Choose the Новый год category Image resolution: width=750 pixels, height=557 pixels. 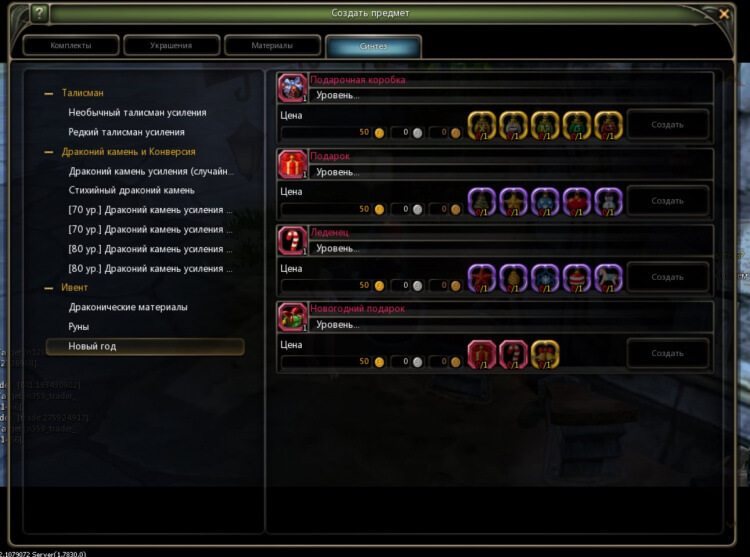(x=92, y=346)
